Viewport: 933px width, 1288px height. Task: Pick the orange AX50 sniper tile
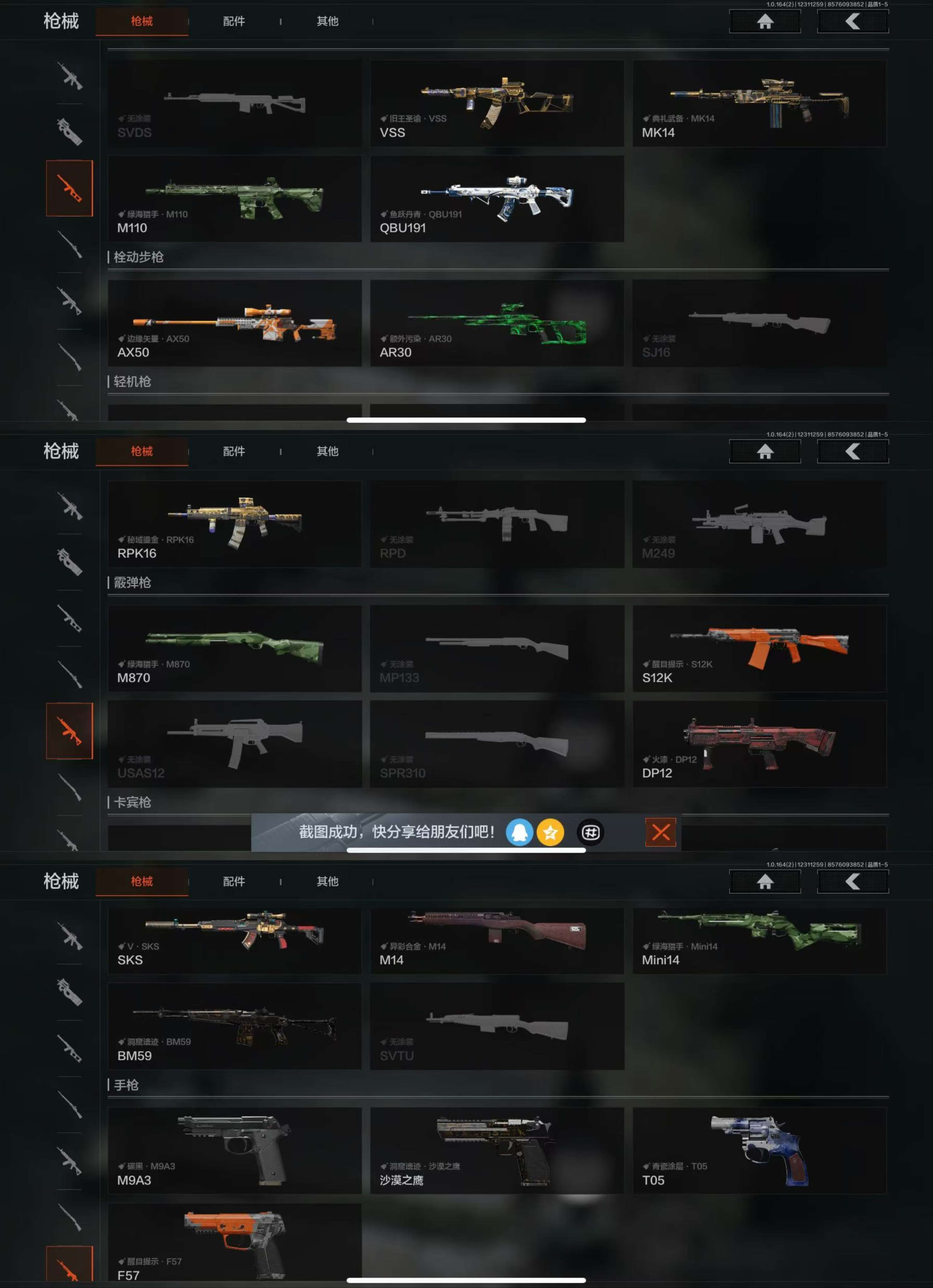click(x=234, y=323)
